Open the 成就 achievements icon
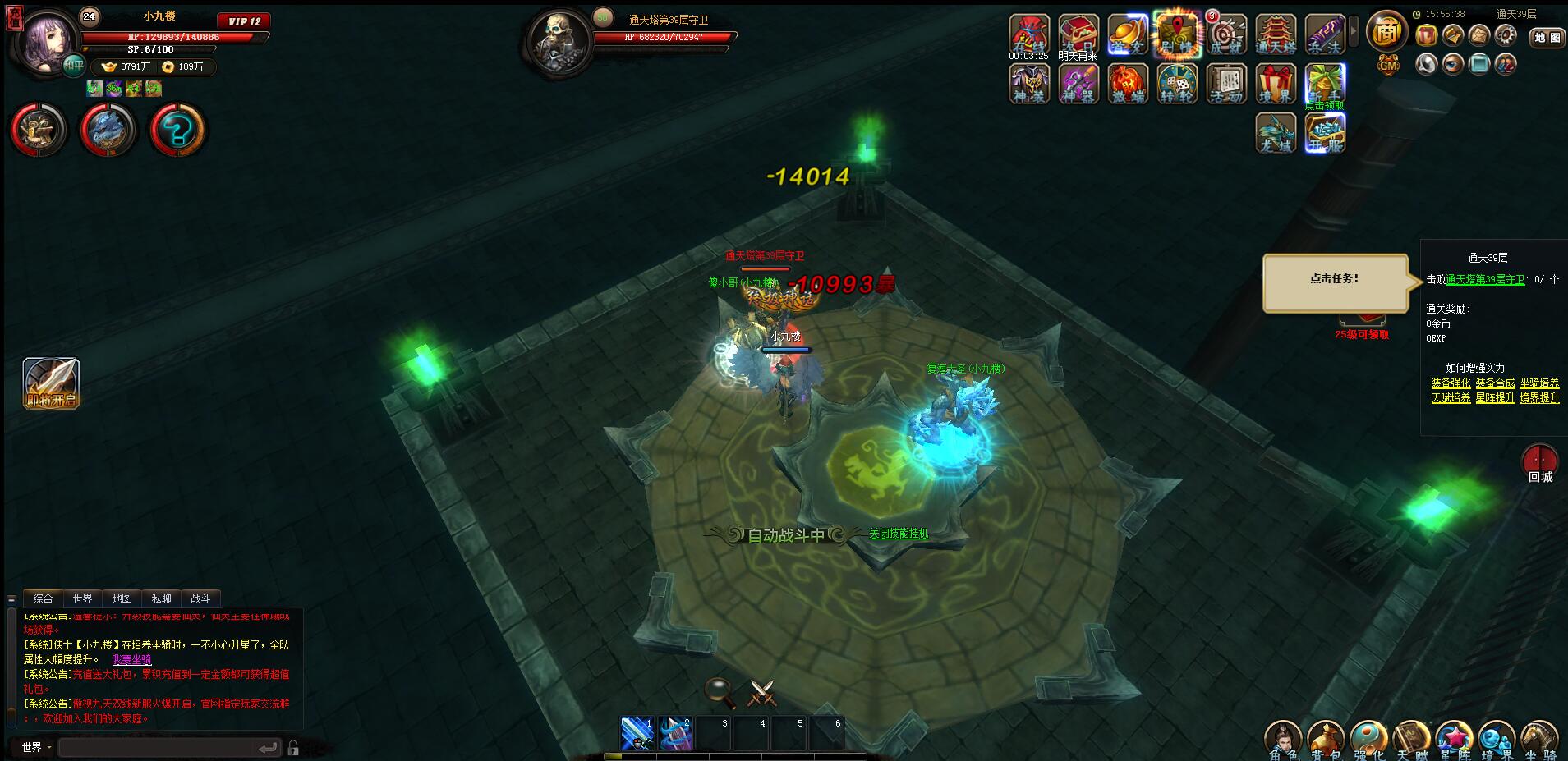Screen dimensions: 1568x761 pos(1226,35)
